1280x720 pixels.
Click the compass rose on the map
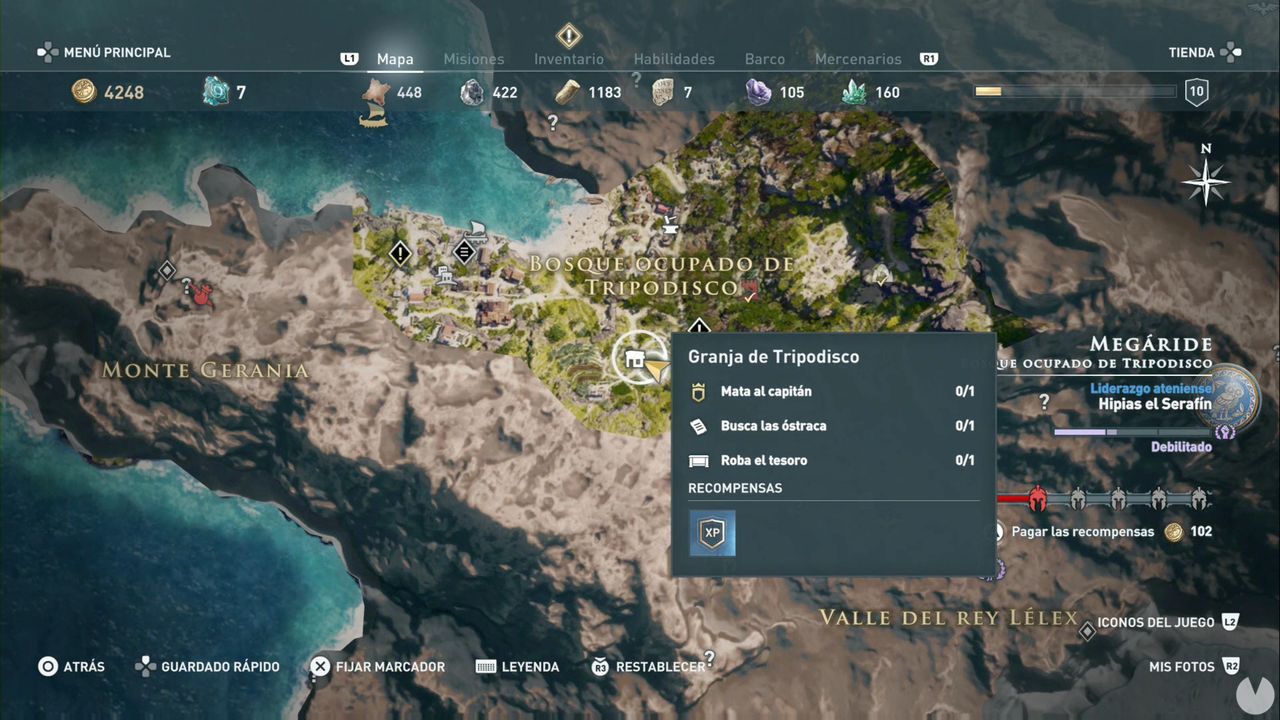(1205, 181)
